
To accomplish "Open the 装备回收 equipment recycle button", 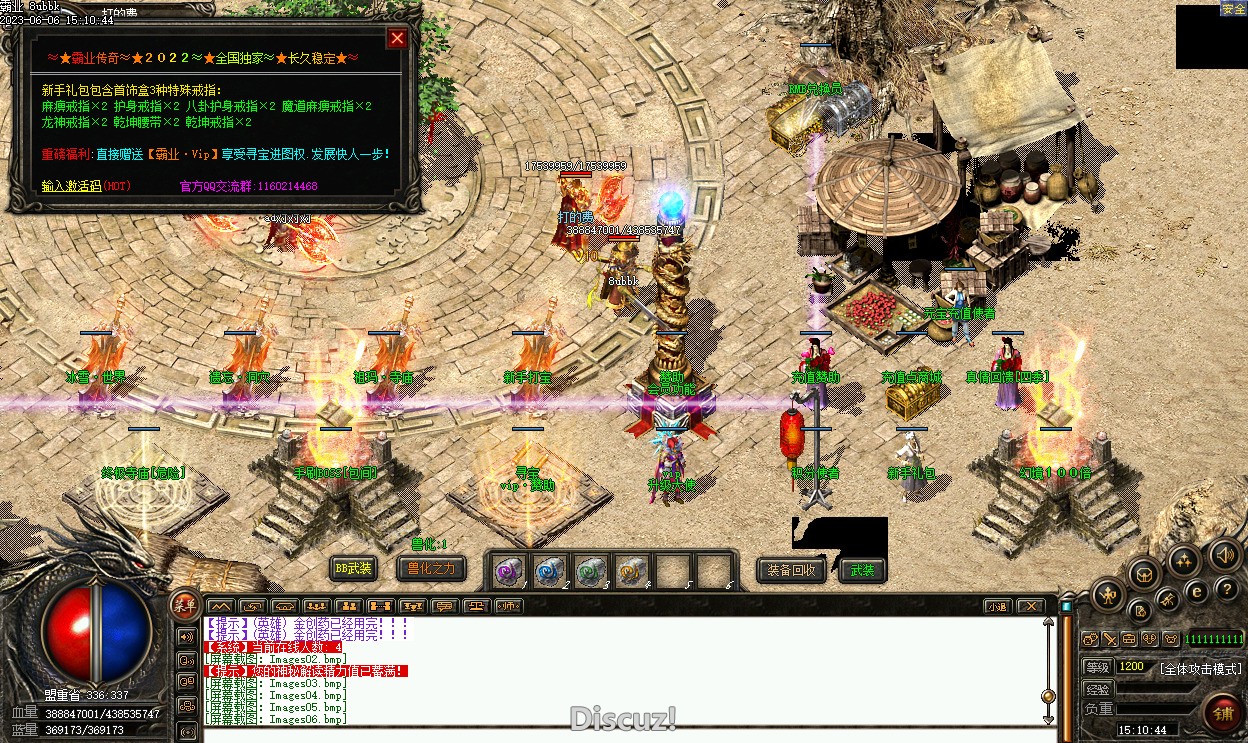I will pos(791,570).
